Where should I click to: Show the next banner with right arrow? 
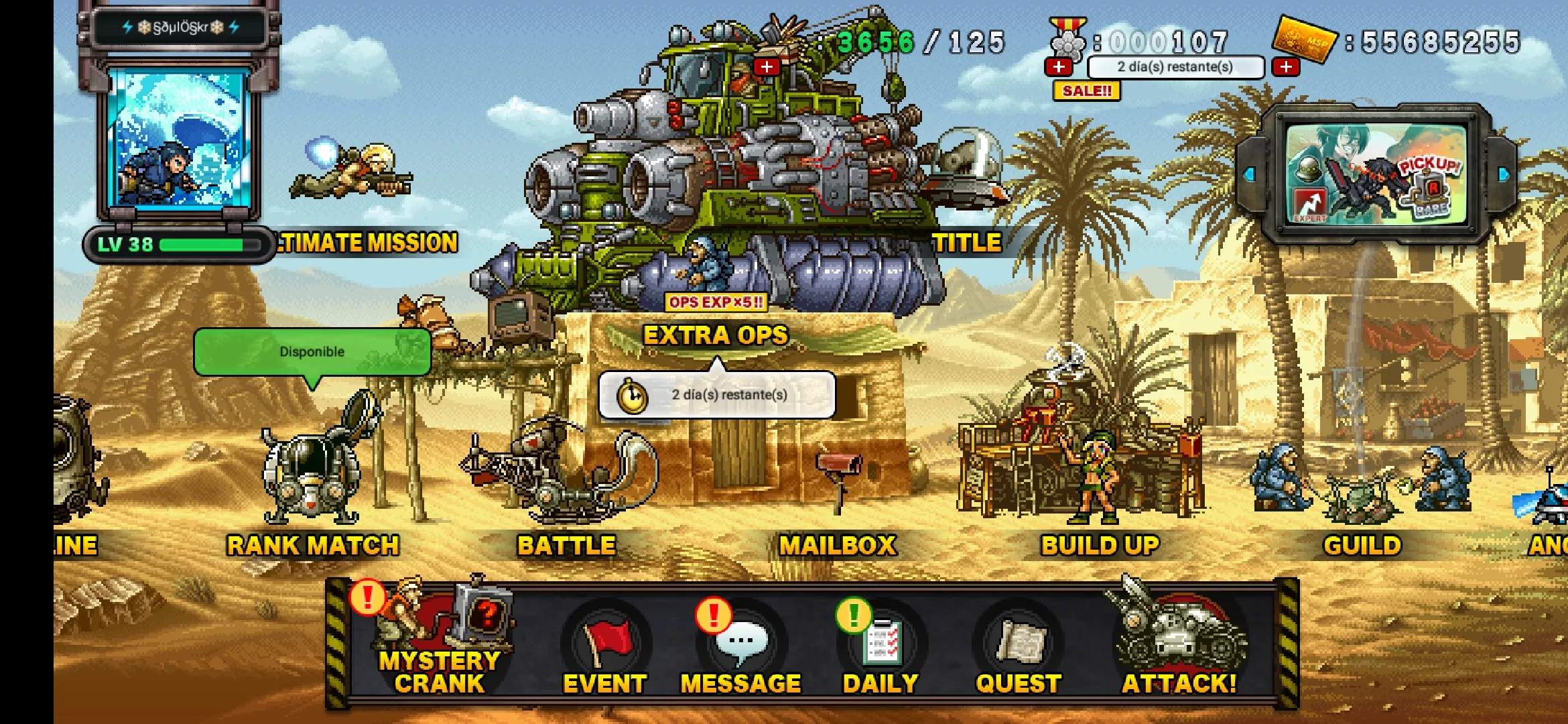click(x=1504, y=174)
